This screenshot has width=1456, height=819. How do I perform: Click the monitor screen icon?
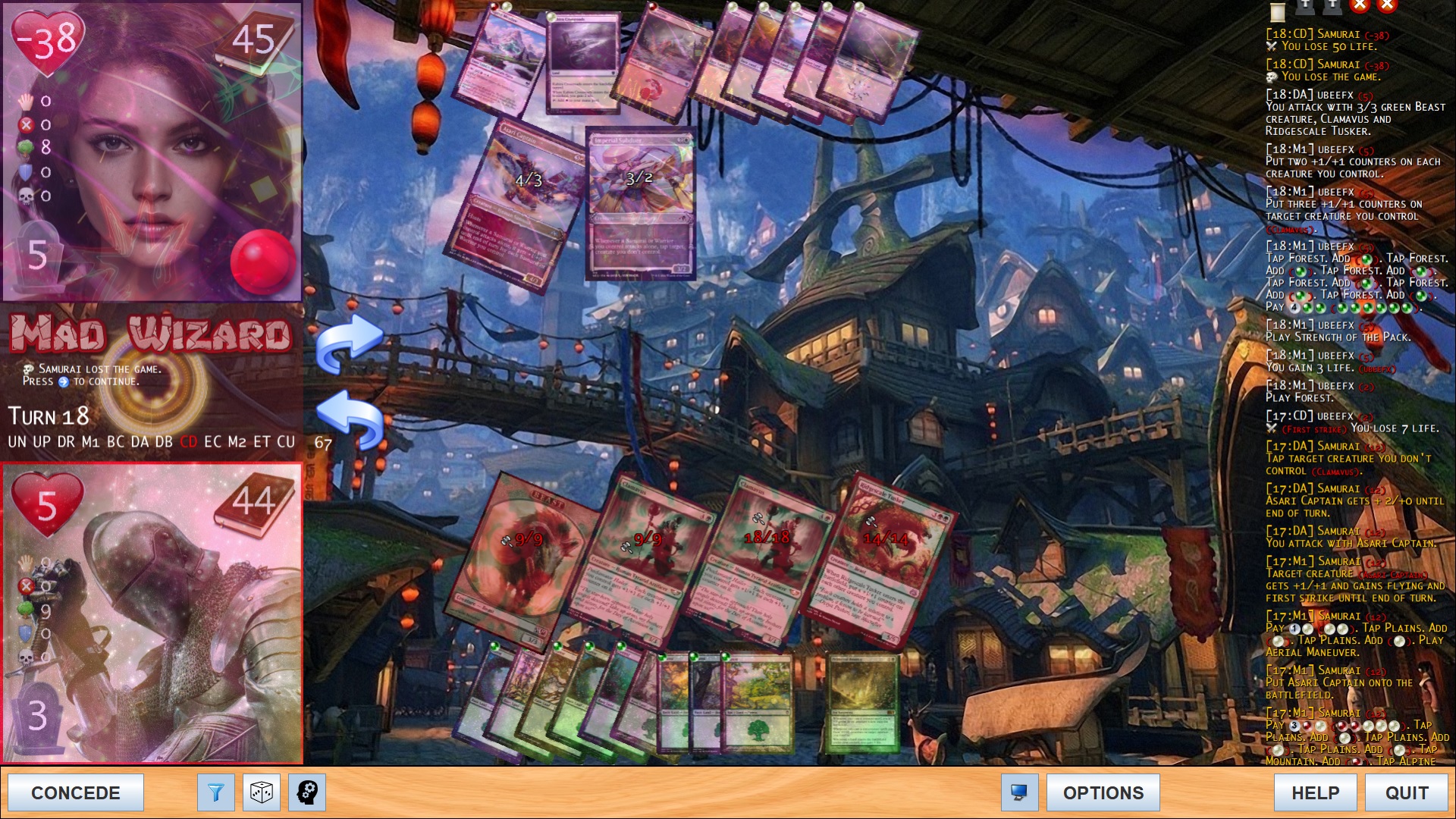[1019, 792]
